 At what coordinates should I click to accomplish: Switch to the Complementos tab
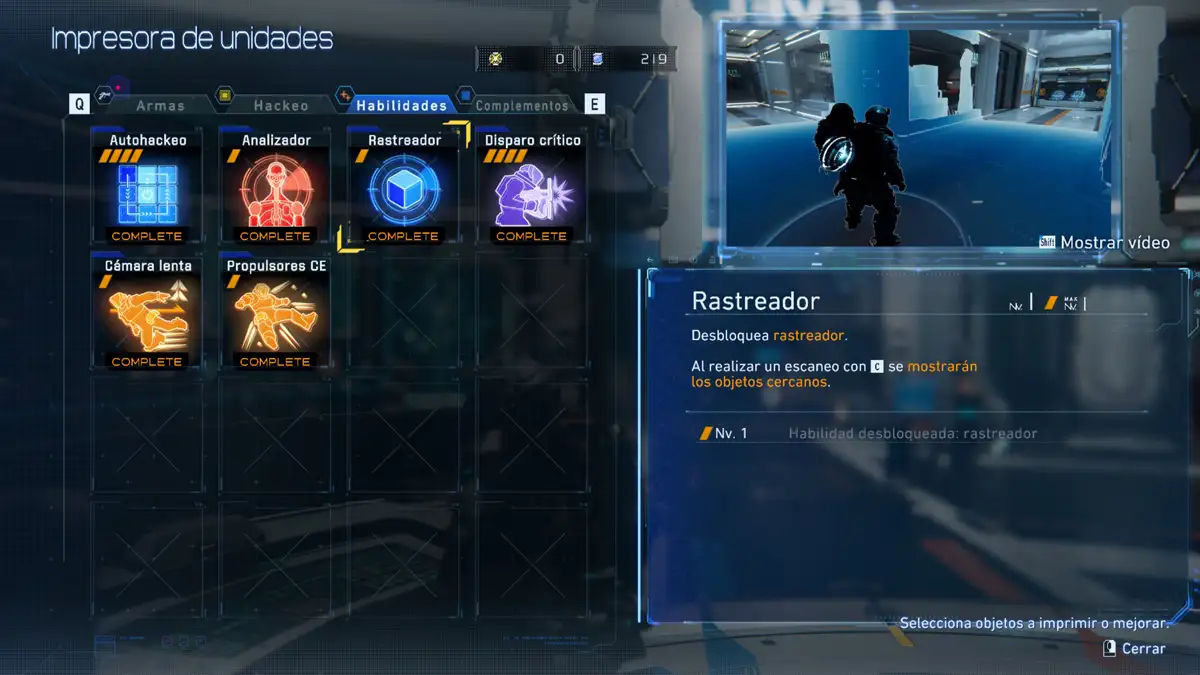tap(521, 105)
